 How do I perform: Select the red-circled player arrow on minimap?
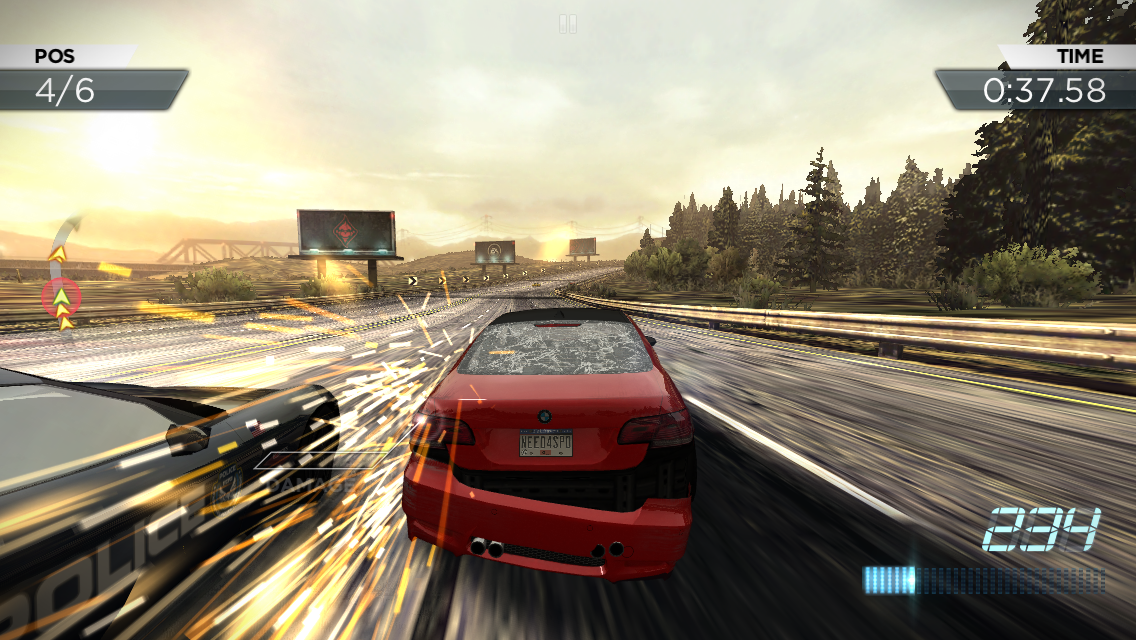point(62,296)
